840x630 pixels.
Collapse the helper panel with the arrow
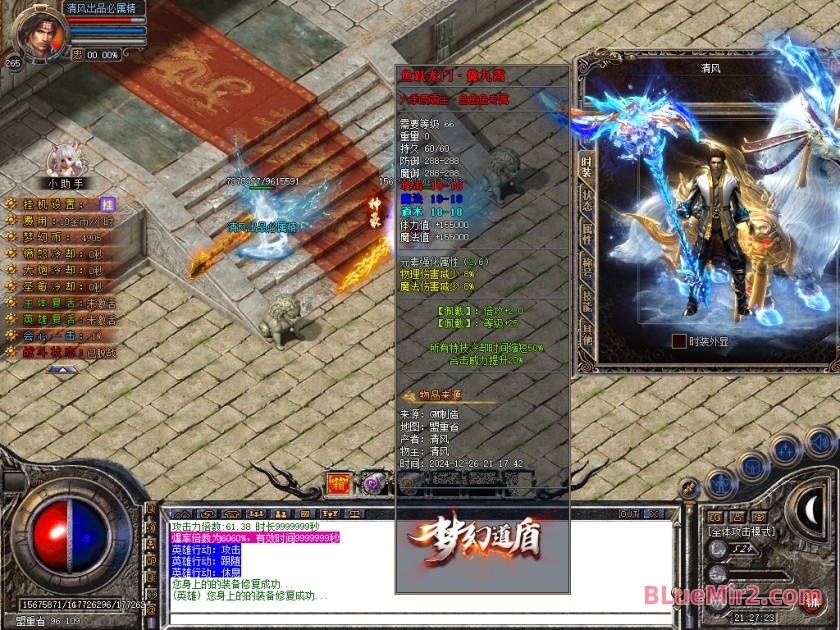(x=62, y=368)
